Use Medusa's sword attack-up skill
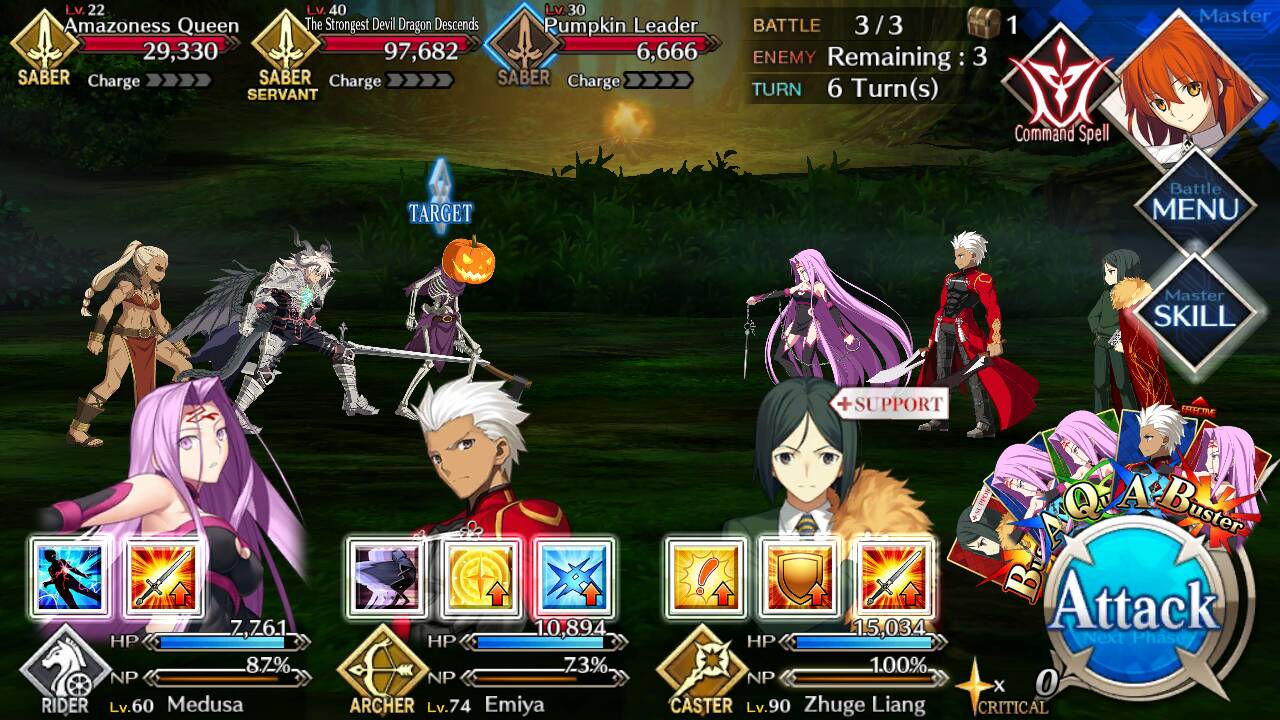The image size is (1280, 720). [x=164, y=578]
